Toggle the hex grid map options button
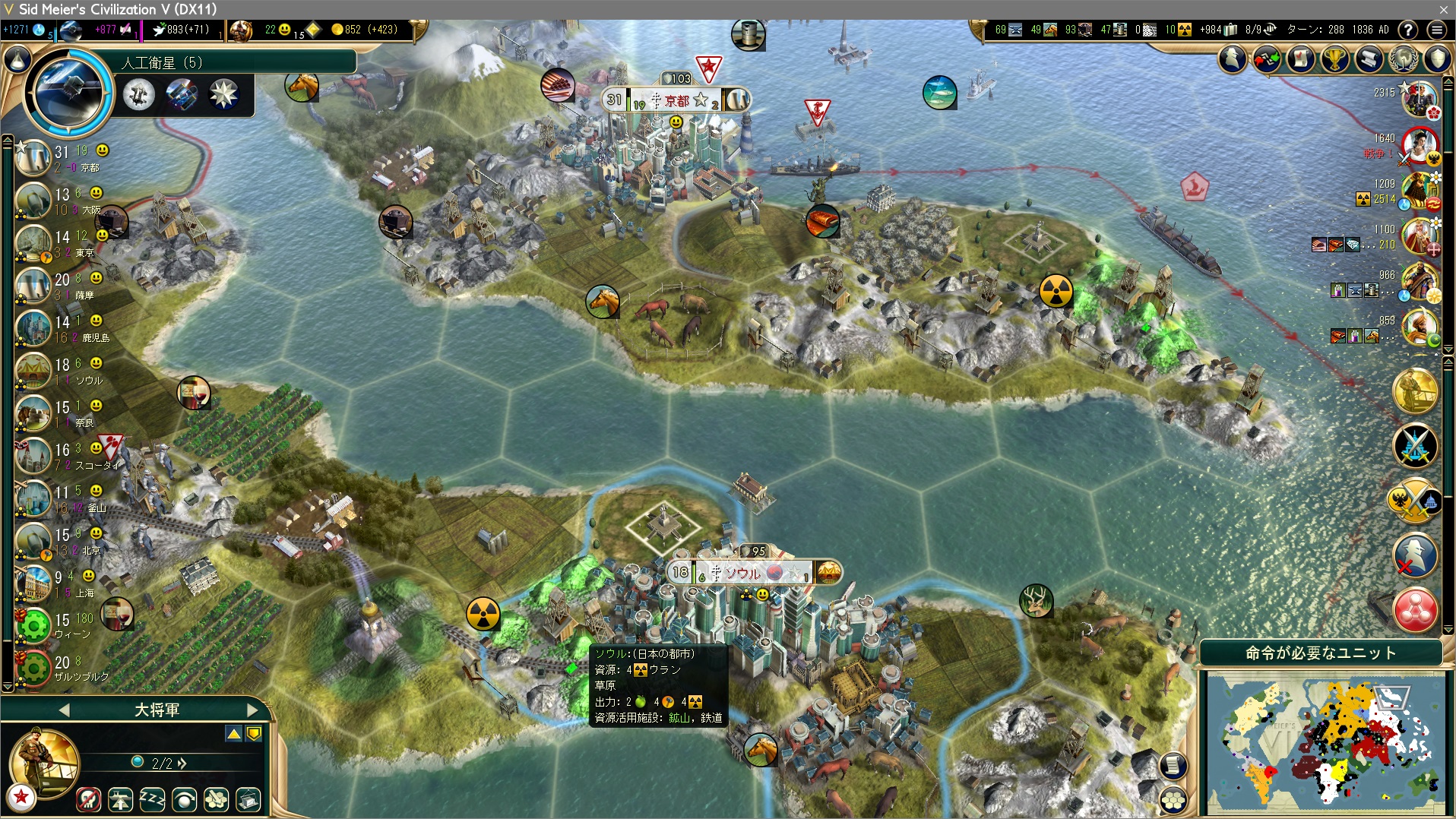 (1173, 799)
